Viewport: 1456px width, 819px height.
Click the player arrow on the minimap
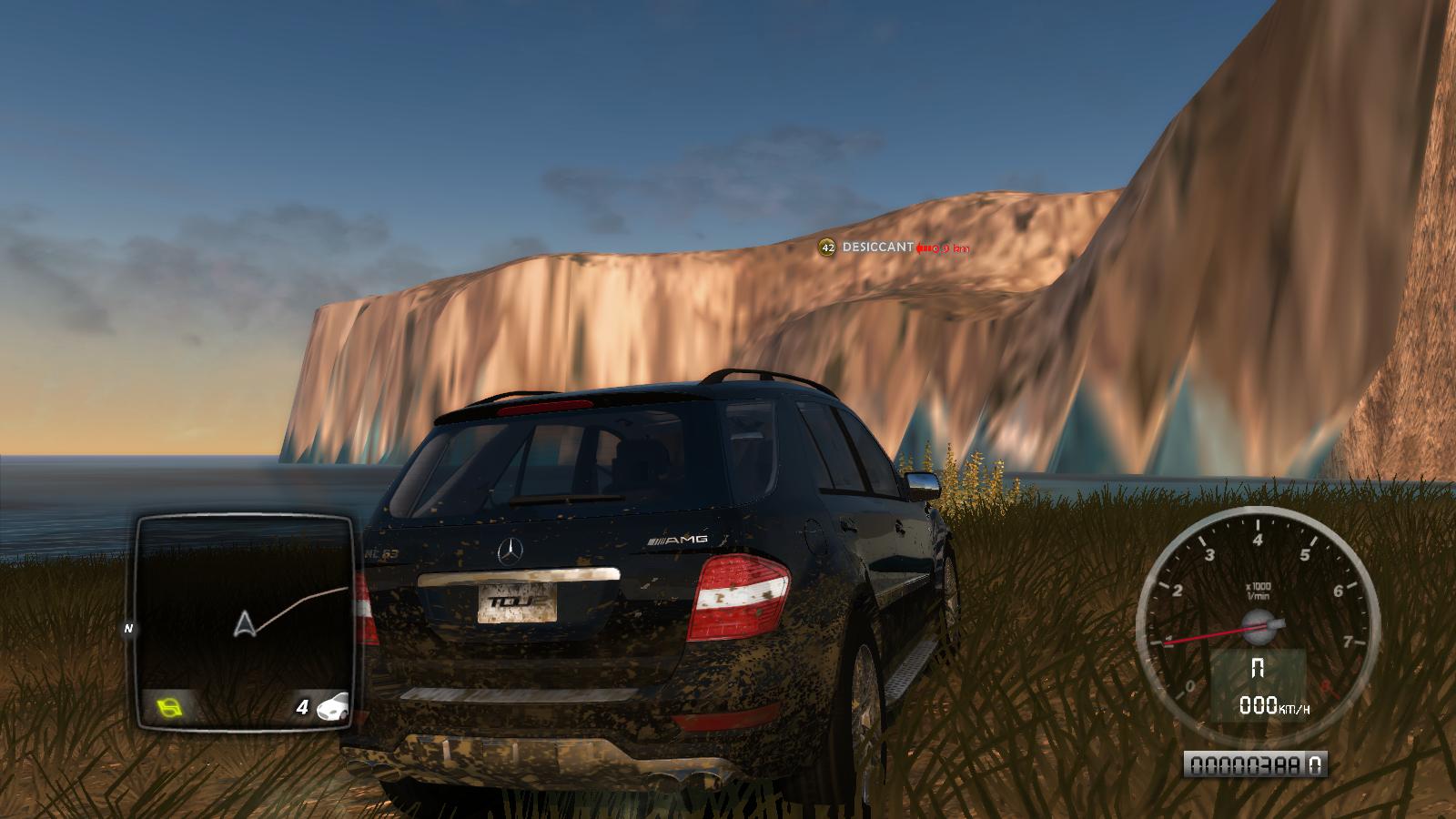coord(243,623)
